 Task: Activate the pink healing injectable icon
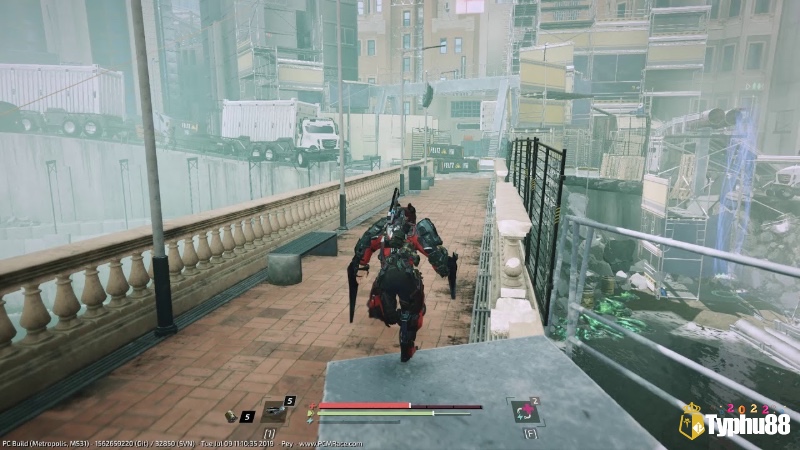[524, 412]
